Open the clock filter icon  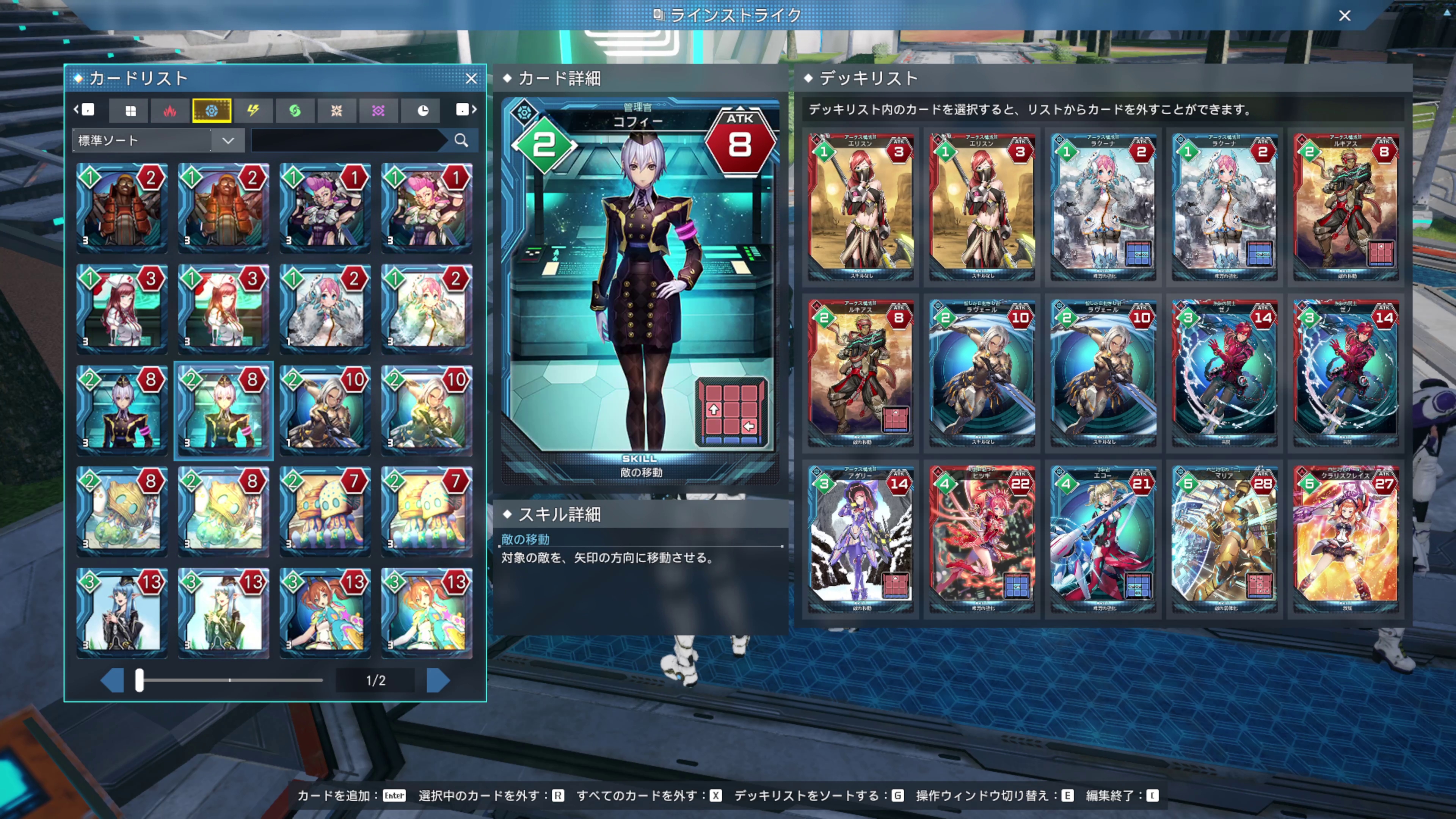point(420,111)
